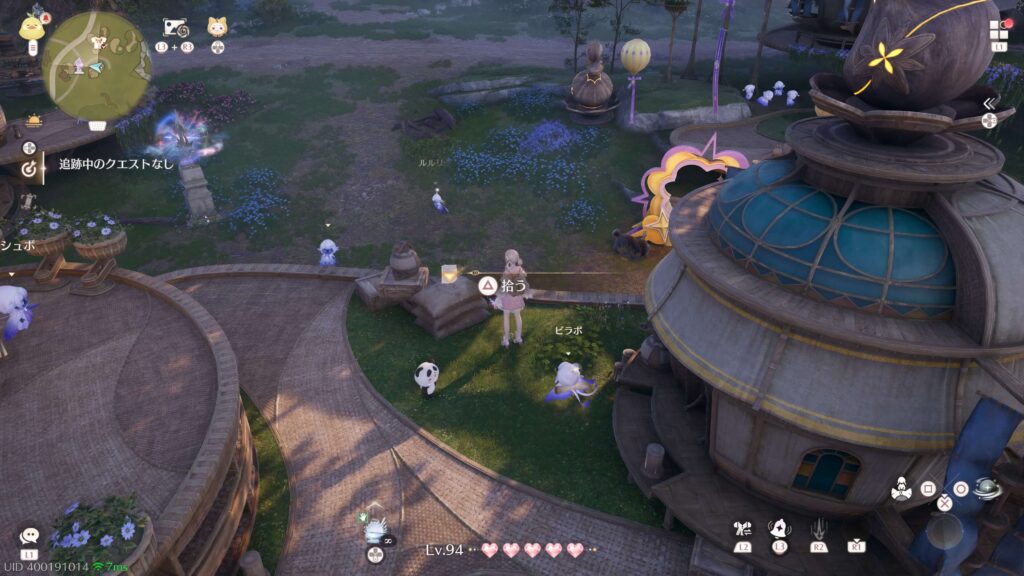Activate the ringed planet ability icon
Viewport: 1024px width, 576px height.
pyautogui.click(x=989, y=489)
